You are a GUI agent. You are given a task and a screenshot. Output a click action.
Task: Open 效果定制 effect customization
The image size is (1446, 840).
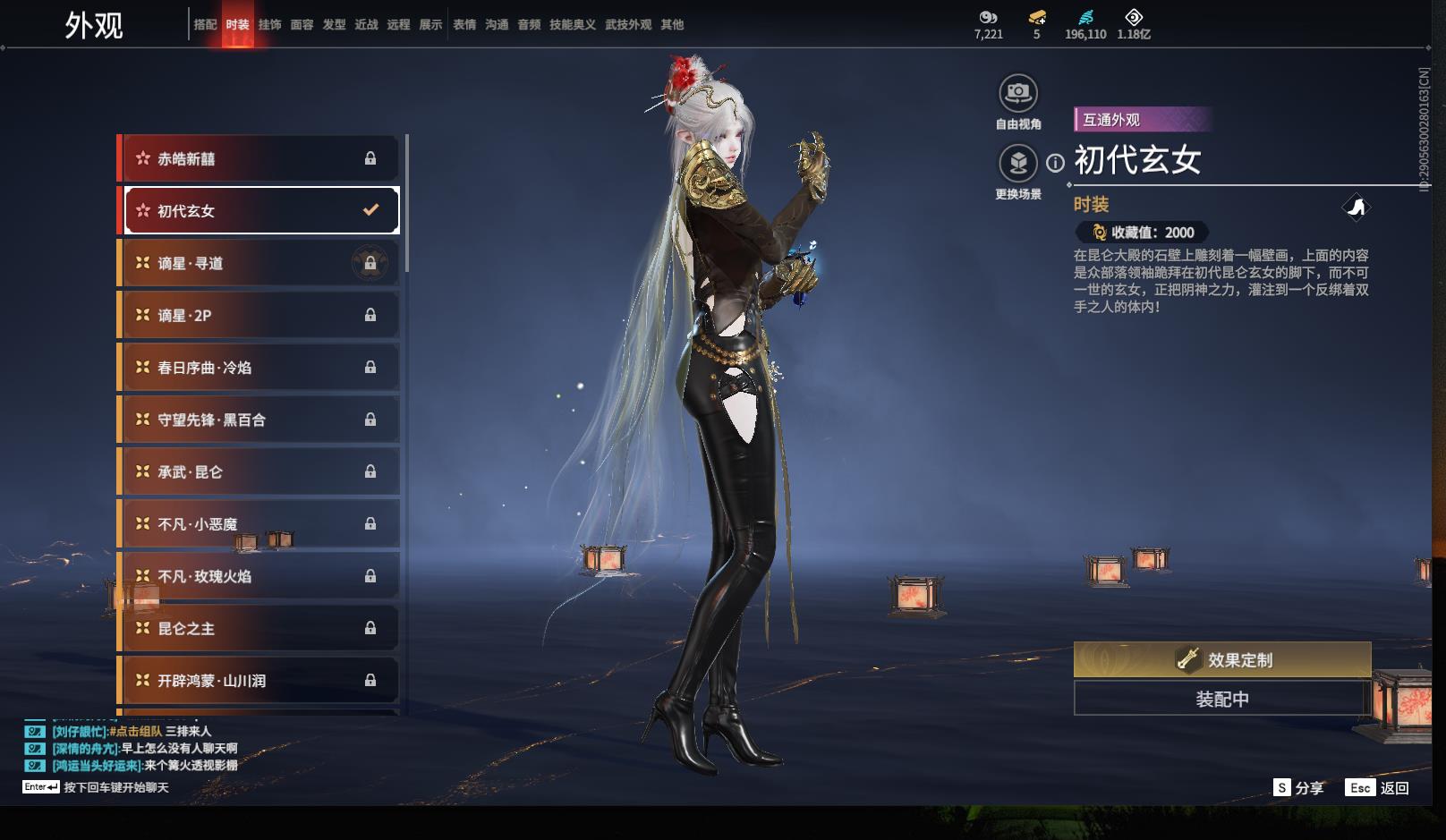(x=1221, y=660)
